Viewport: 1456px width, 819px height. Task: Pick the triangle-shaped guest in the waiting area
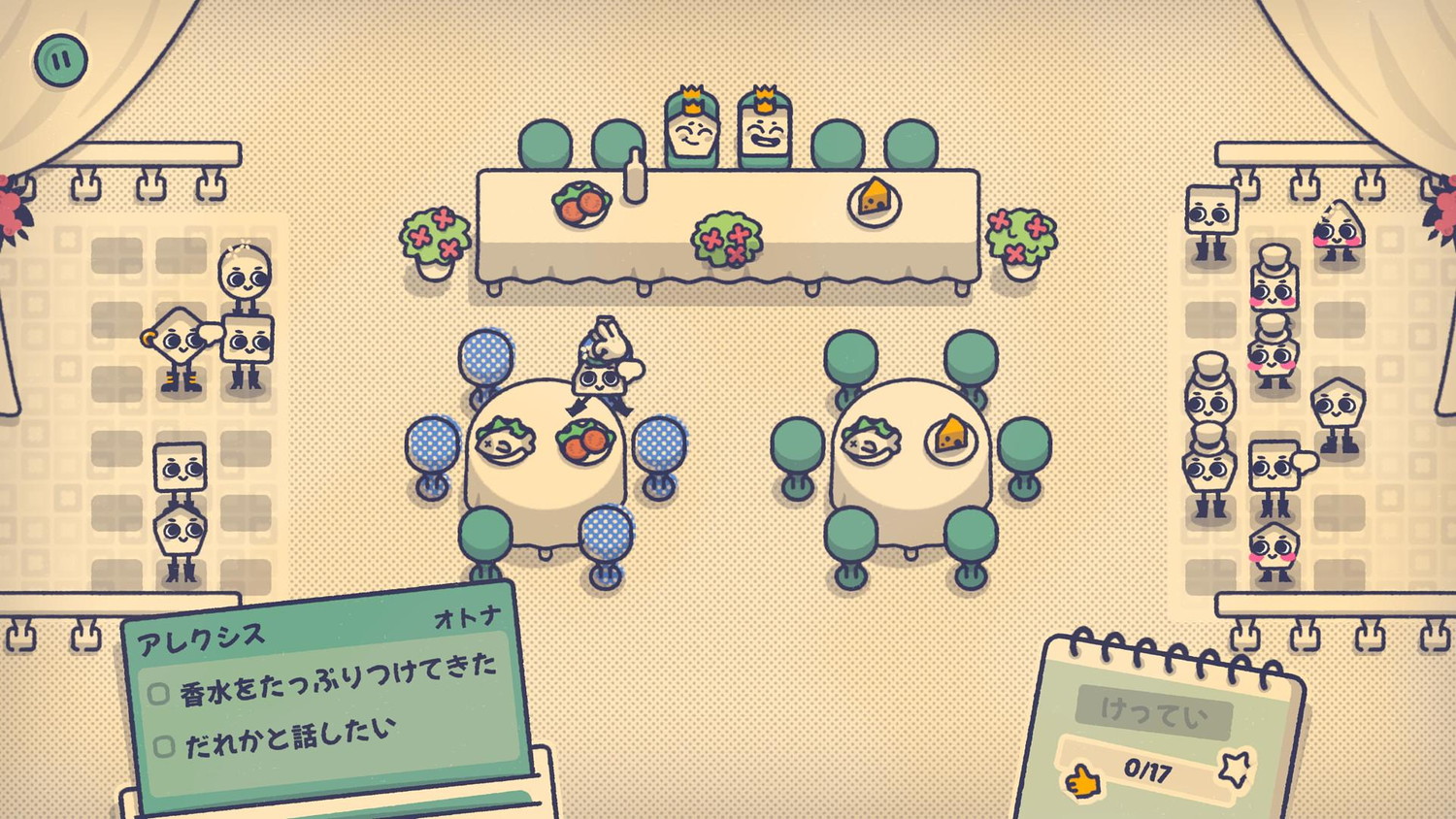pos(1339,231)
